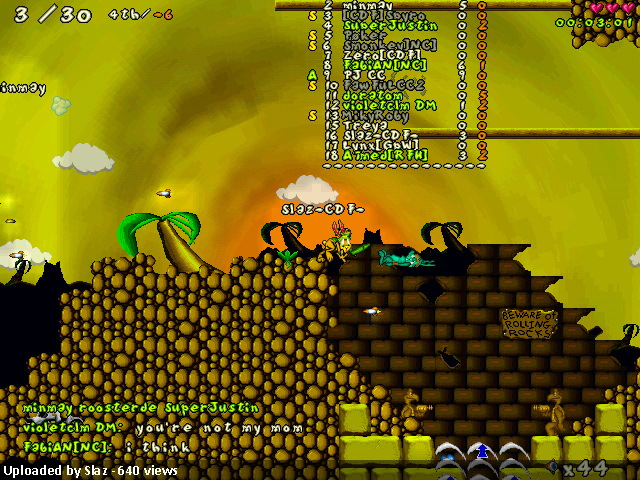Image resolution: width=640 pixels, height=480 pixels.
Task: Click the weapon ammo icon beside x44
Action: click(555, 467)
